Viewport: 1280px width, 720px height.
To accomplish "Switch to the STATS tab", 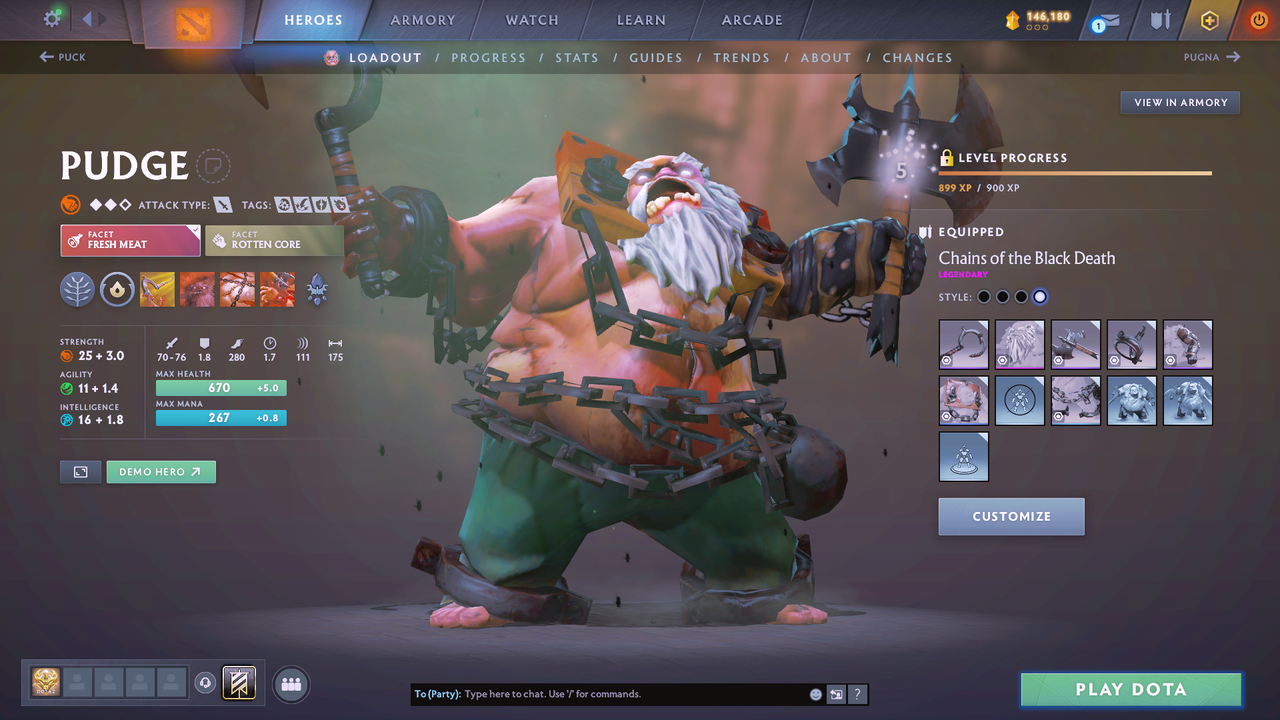I will pyautogui.click(x=577, y=57).
